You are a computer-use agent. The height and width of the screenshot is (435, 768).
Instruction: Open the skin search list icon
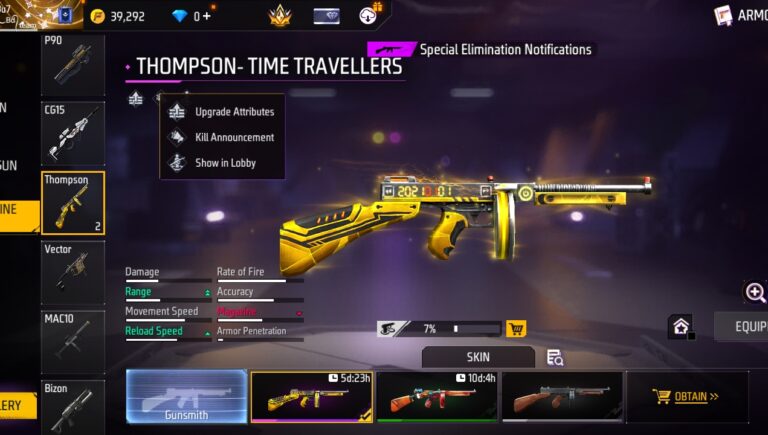[555, 357]
